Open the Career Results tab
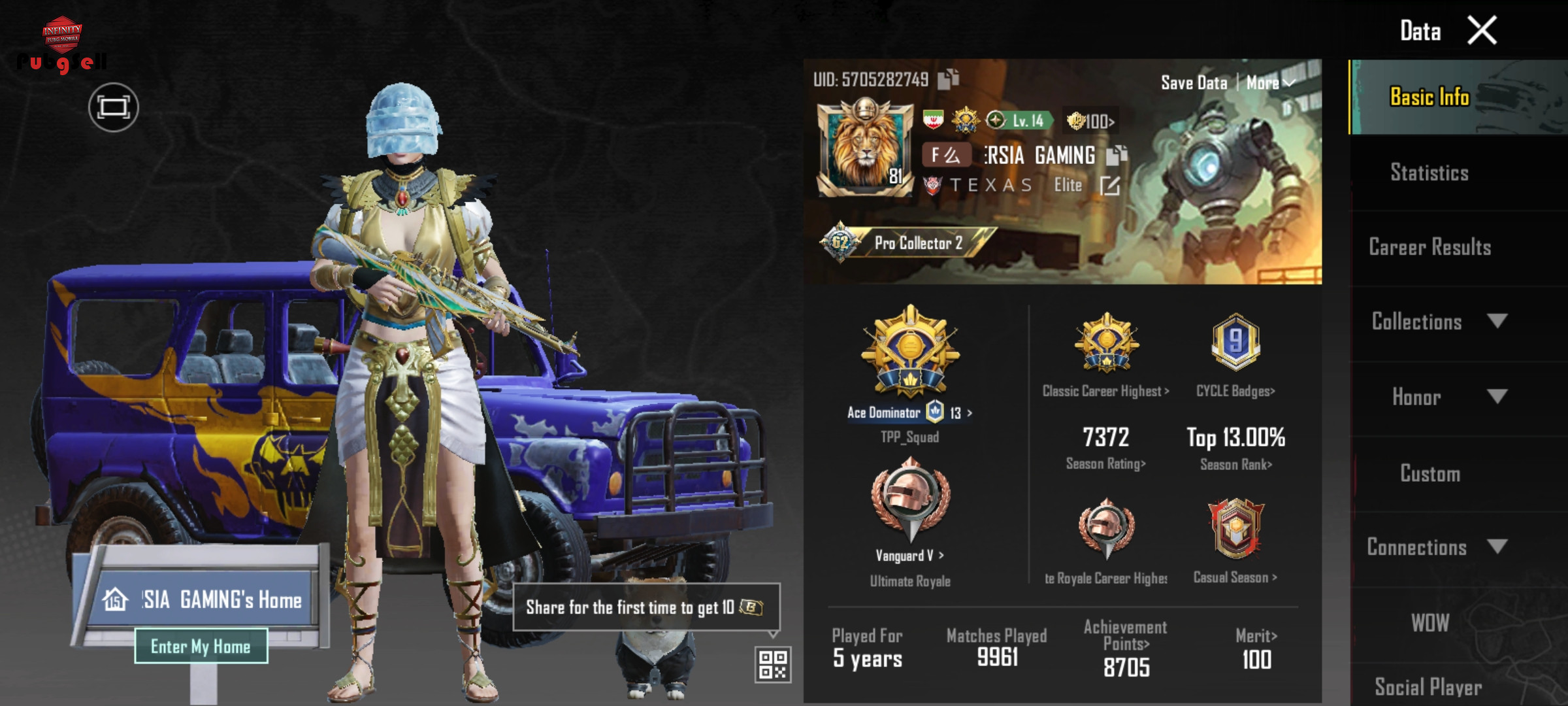 pyautogui.click(x=1429, y=247)
